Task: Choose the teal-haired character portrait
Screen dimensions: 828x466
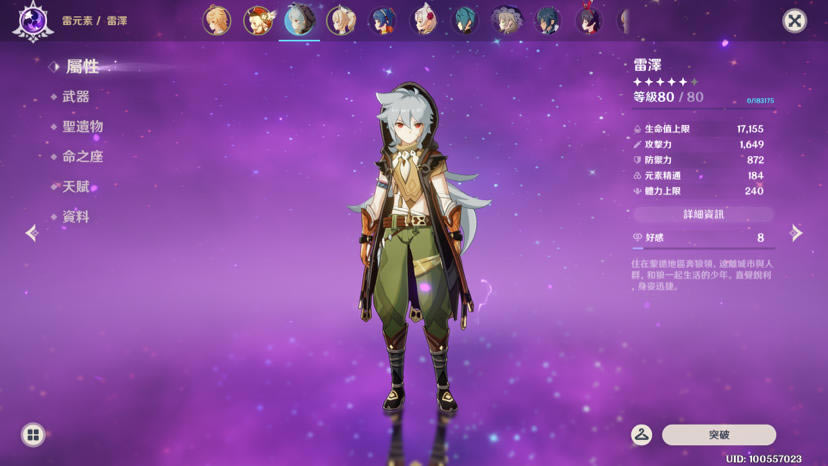Action: tap(465, 20)
